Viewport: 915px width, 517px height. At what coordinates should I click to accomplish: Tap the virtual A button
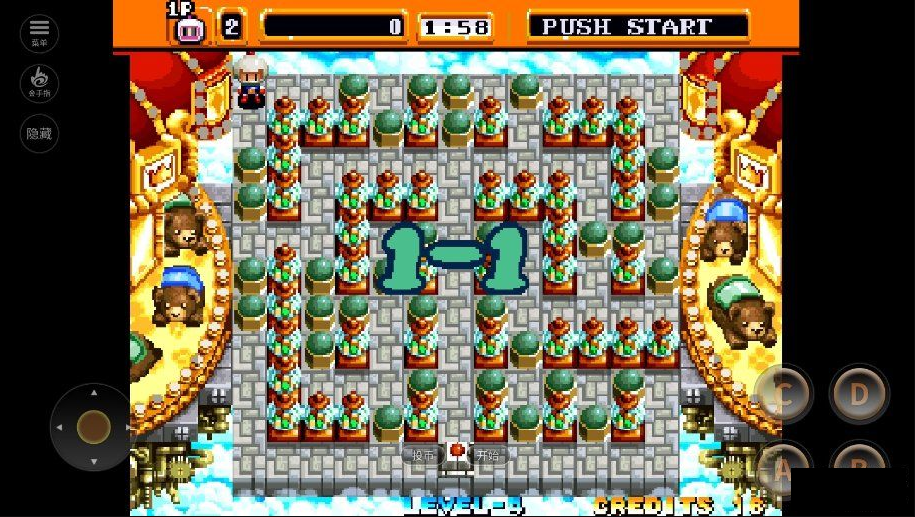tap(783, 466)
